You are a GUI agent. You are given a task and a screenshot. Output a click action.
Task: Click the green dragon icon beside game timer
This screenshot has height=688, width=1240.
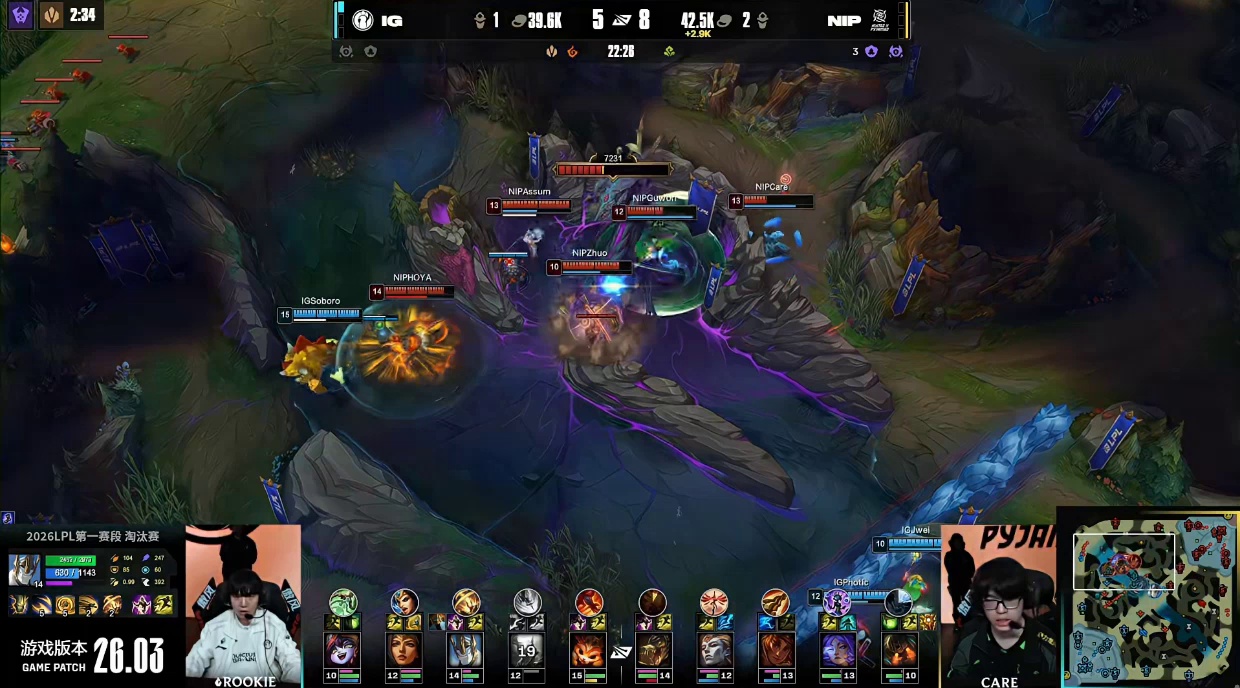pos(669,52)
